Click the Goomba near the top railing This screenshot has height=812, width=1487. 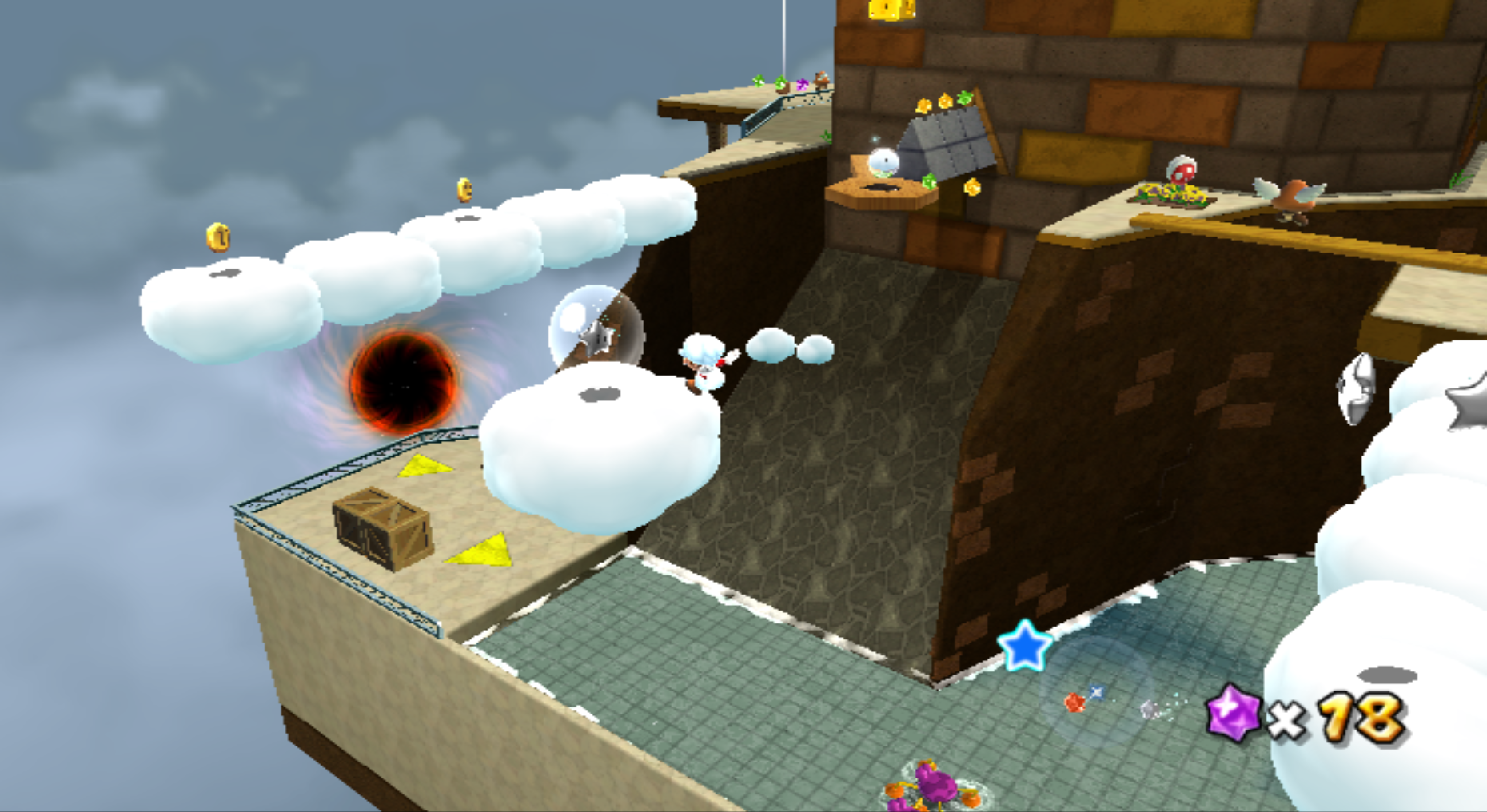821,78
